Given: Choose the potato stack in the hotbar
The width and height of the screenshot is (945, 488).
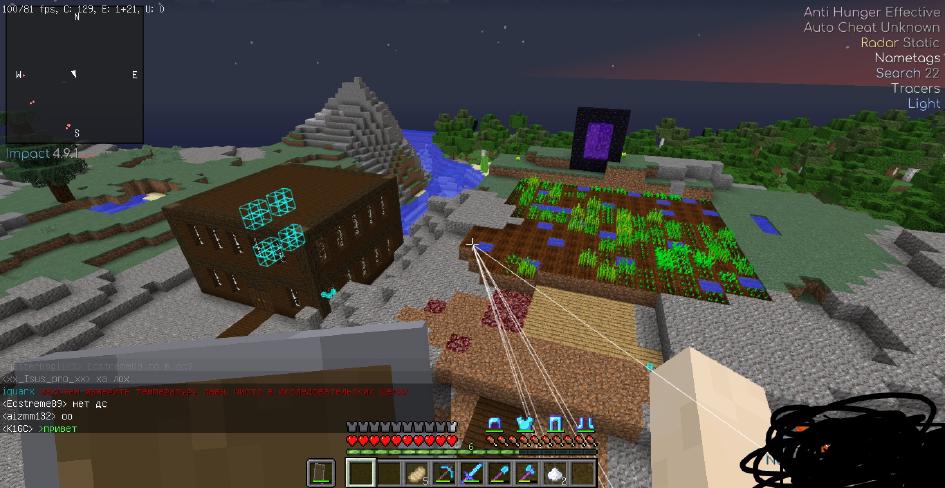Looking at the screenshot, I should click(x=415, y=472).
